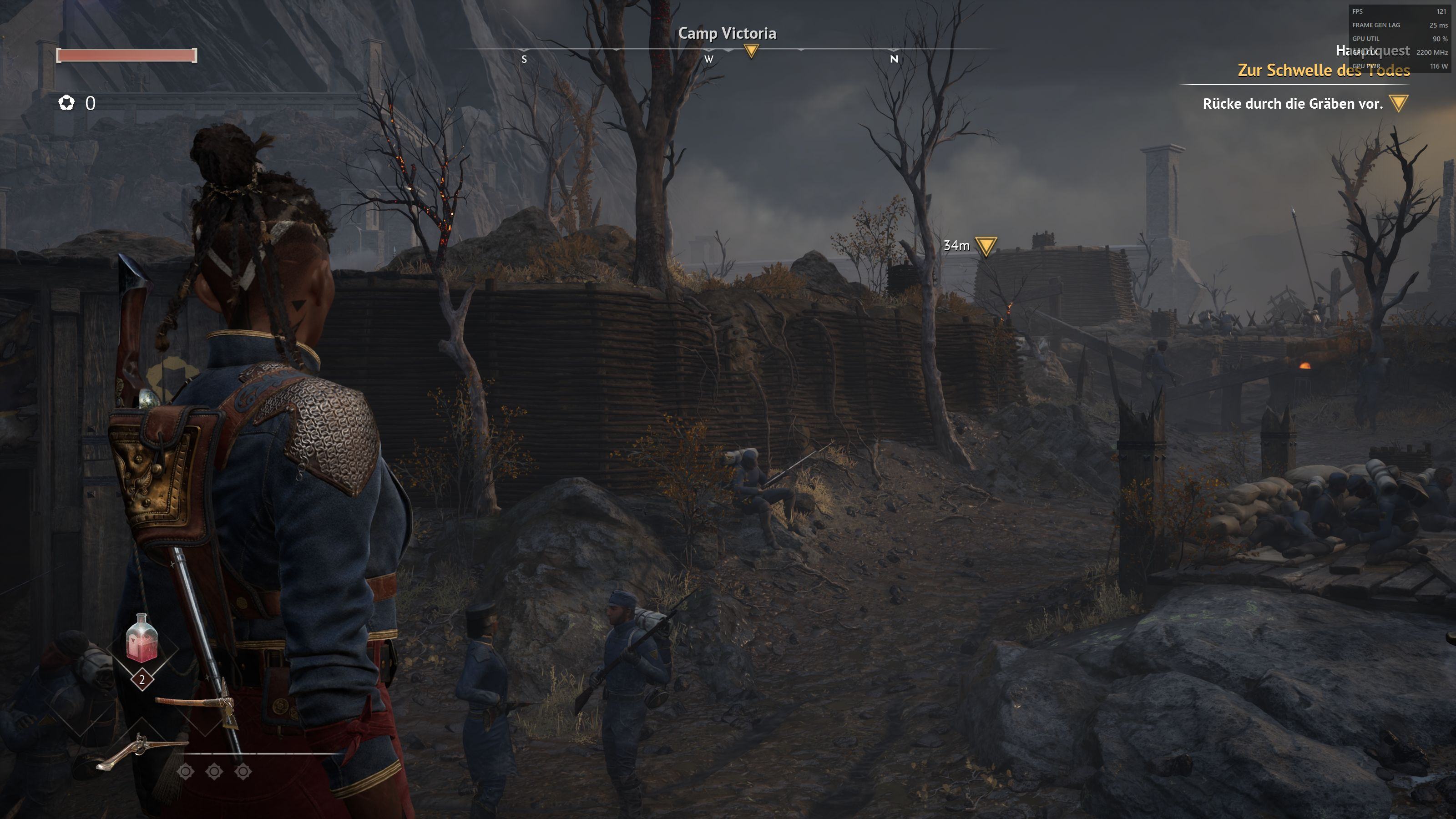Open the 'Zur Schwelle des Todes' quest tracker
Viewport: 1456px width, 819px height.
coord(1323,70)
